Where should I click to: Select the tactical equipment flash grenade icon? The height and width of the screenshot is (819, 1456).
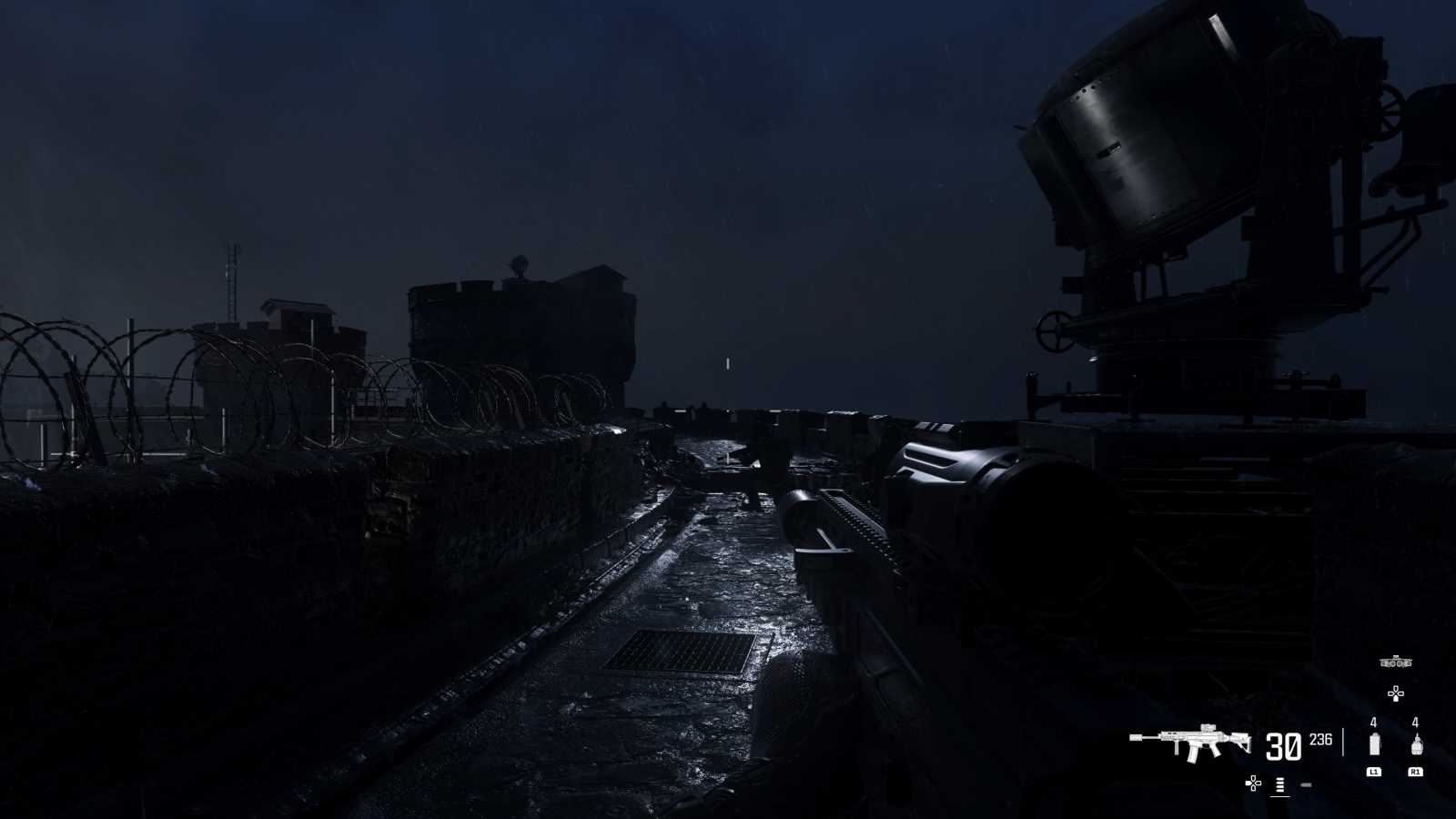coord(1375,743)
